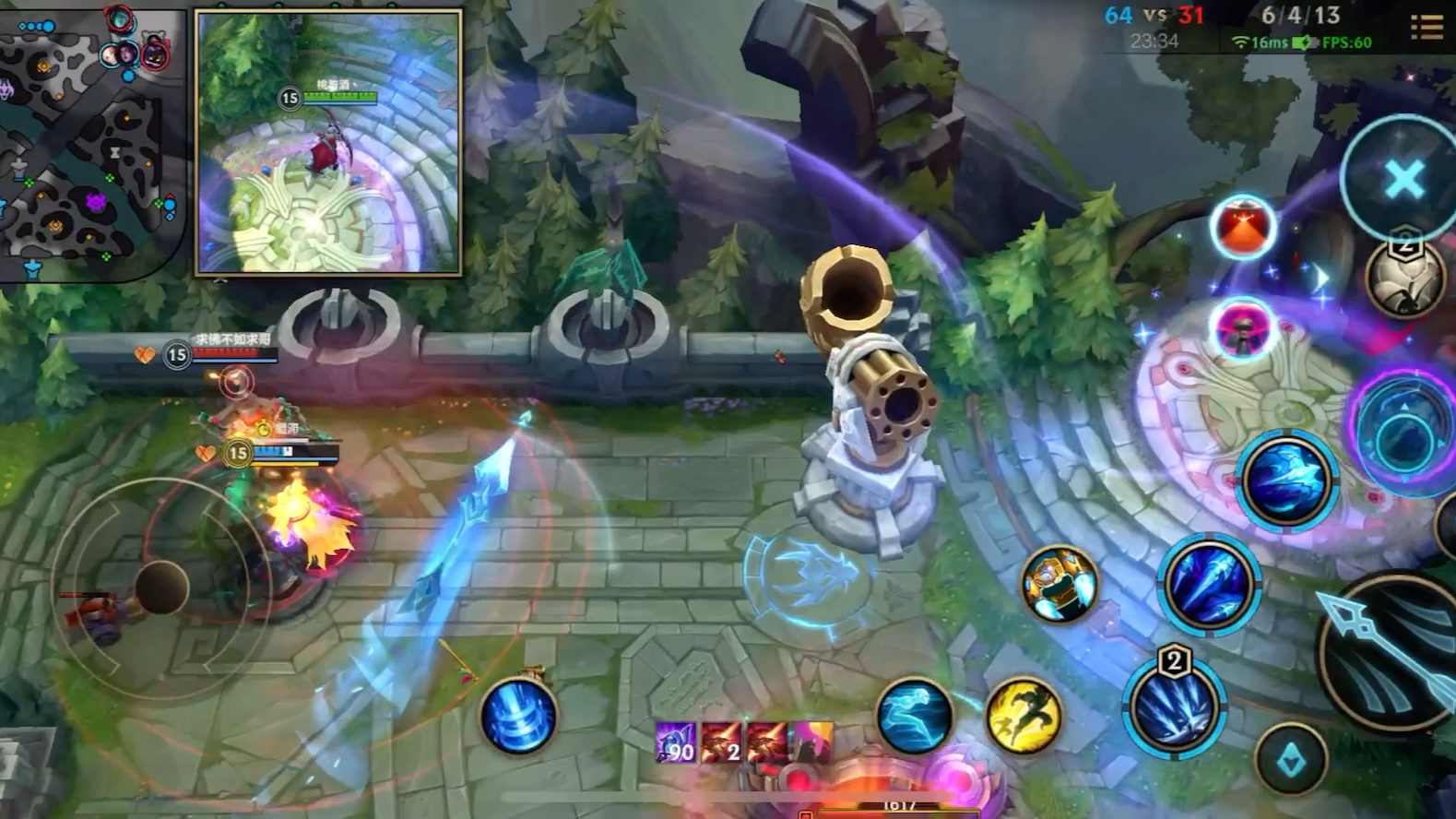The width and height of the screenshot is (1456, 819).
Task: Cancel the ability cast with the X button
Action: (1403, 179)
